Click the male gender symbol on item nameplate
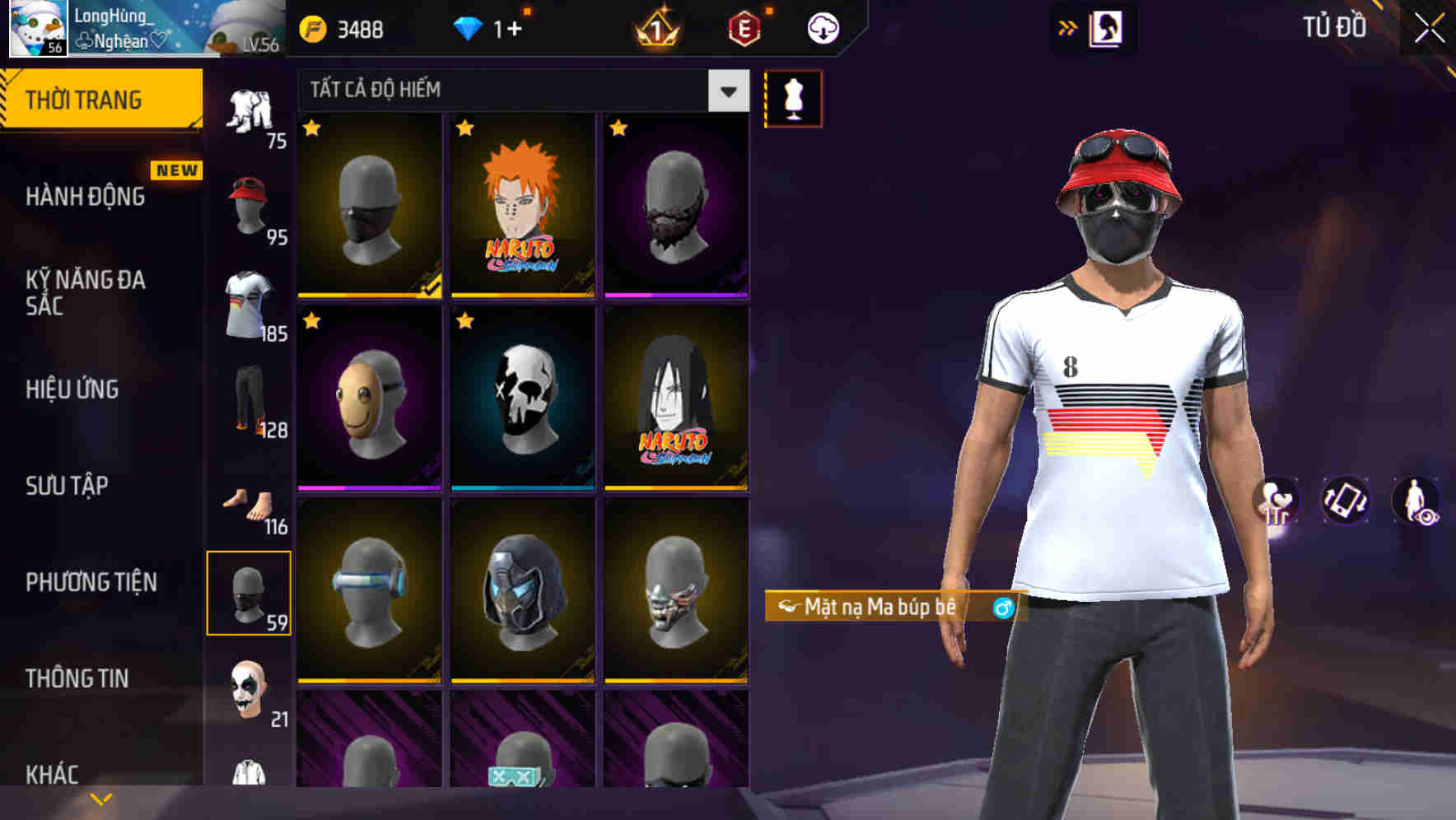 pyautogui.click(x=1001, y=608)
